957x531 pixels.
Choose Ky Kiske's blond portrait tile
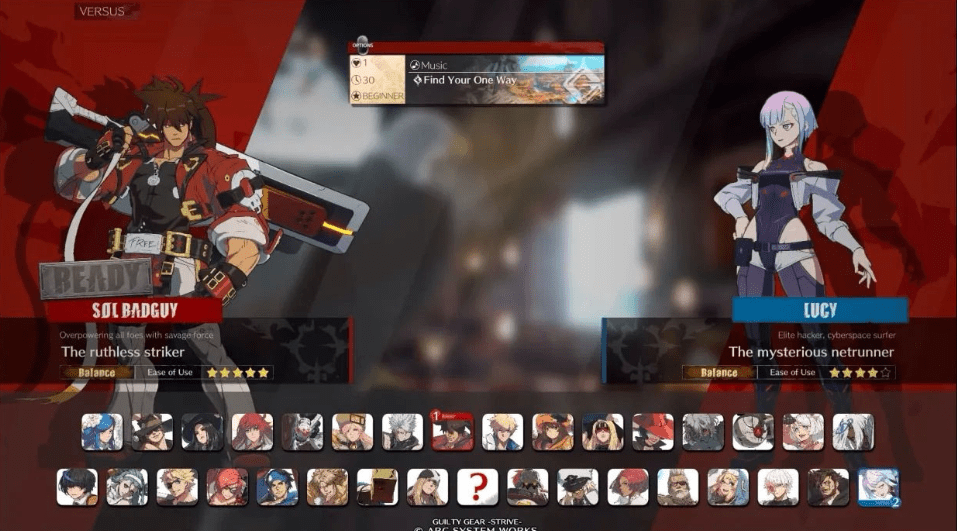pyautogui.click(x=502, y=432)
